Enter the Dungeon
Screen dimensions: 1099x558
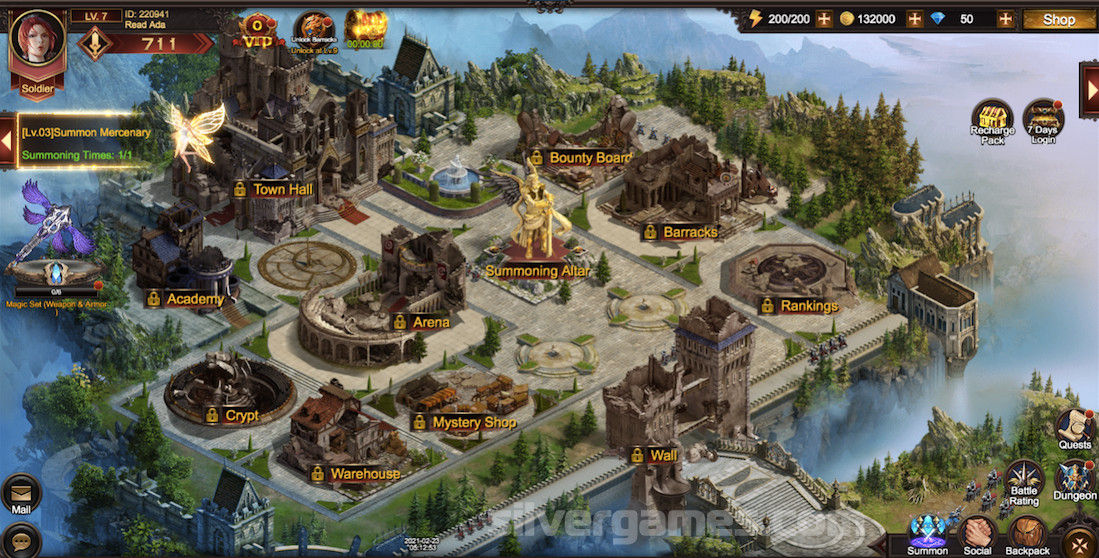point(1075,482)
